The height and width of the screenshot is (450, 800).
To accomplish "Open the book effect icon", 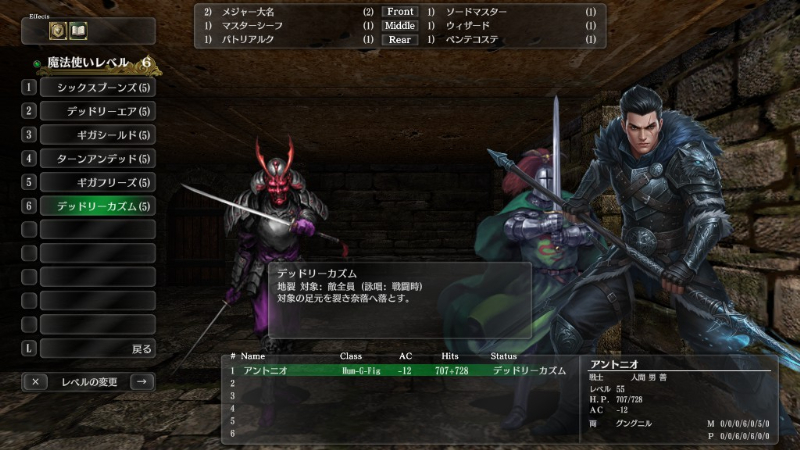I will tap(78, 31).
